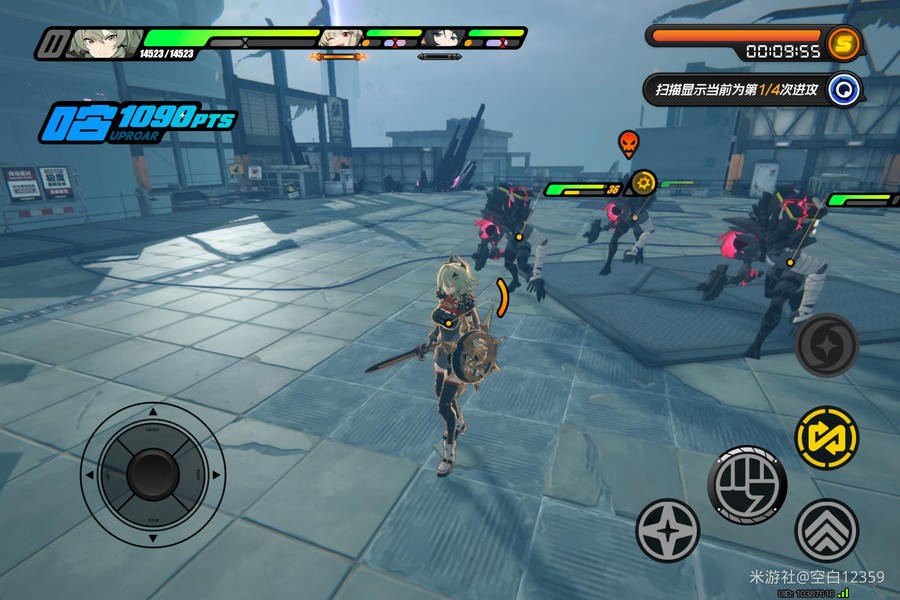Use the four-point star special skill
Viewport: 900px width, 600px height.
[667, 530]
